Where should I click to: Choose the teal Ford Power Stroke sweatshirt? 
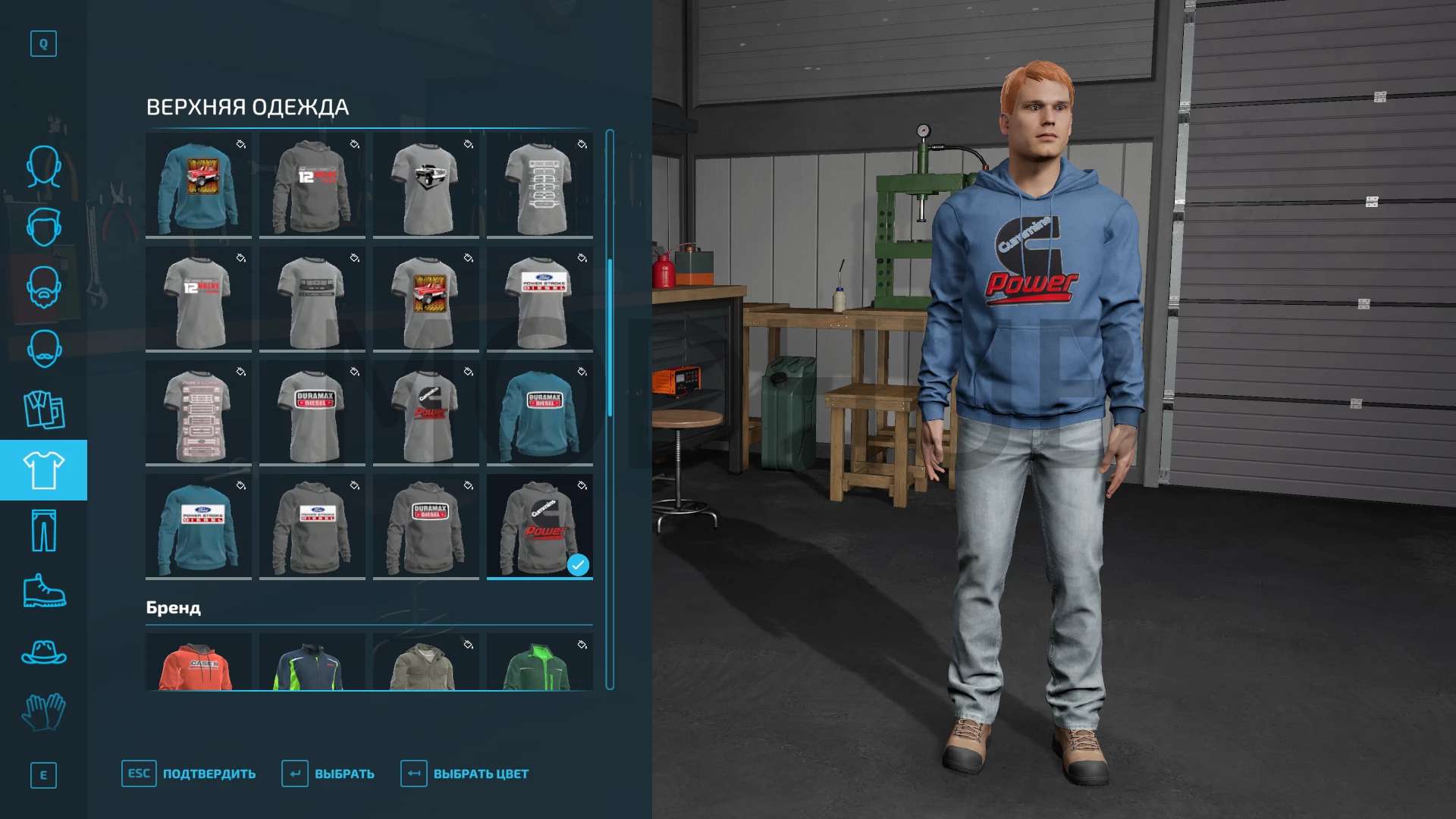point(199,527)
